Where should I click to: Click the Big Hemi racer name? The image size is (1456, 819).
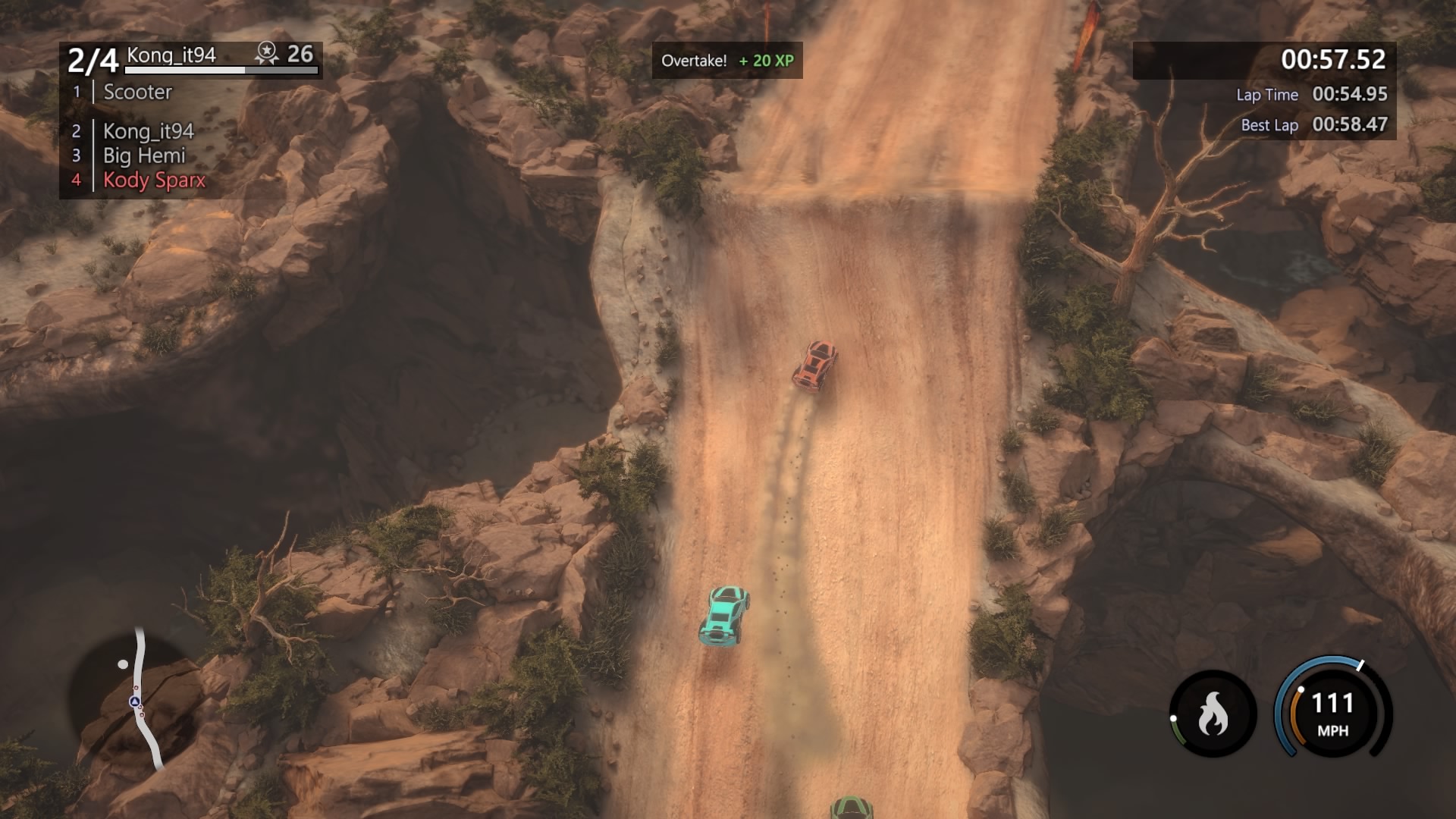[x=144, y=156]
